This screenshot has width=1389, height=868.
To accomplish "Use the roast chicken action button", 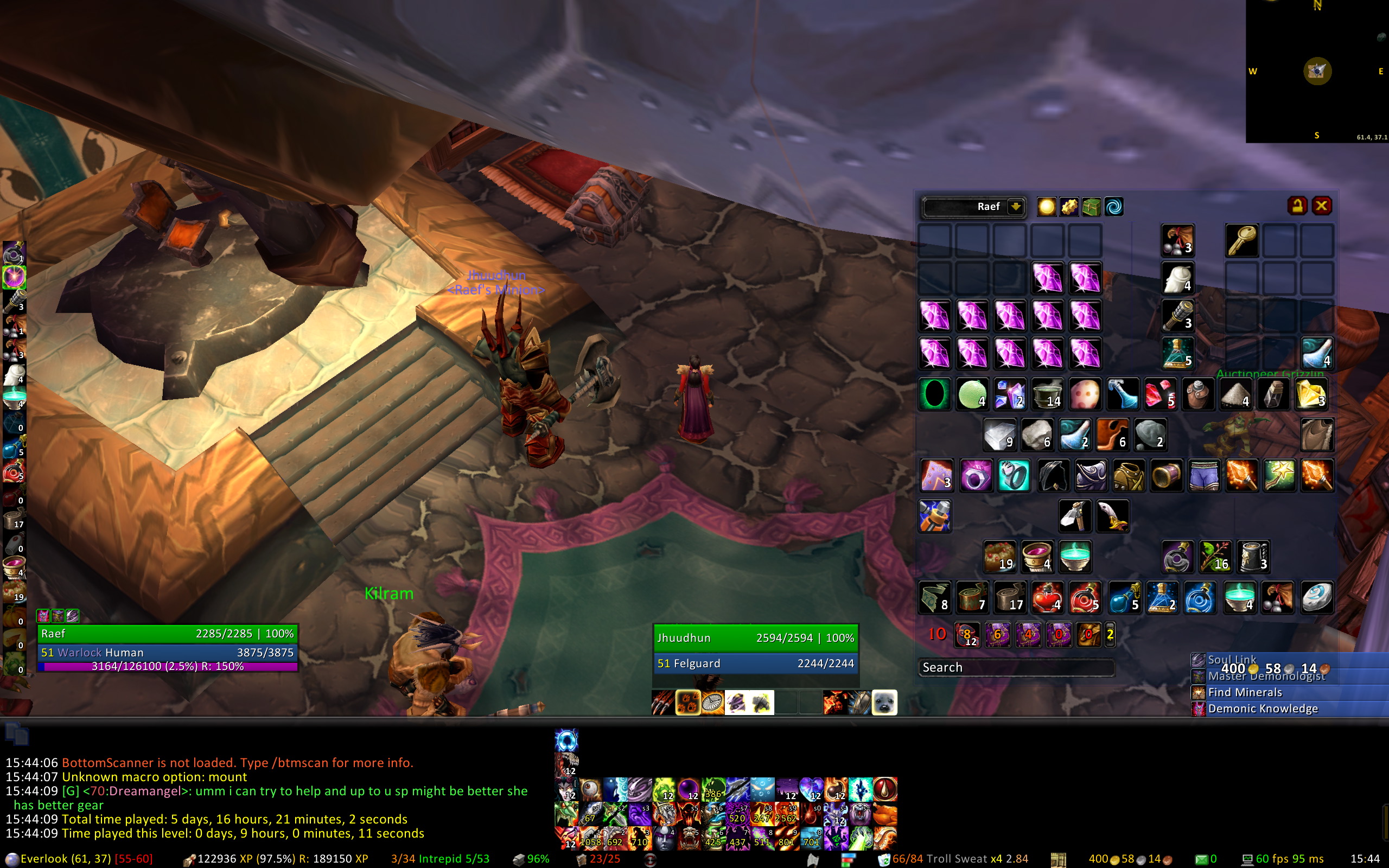I will 884,814.
